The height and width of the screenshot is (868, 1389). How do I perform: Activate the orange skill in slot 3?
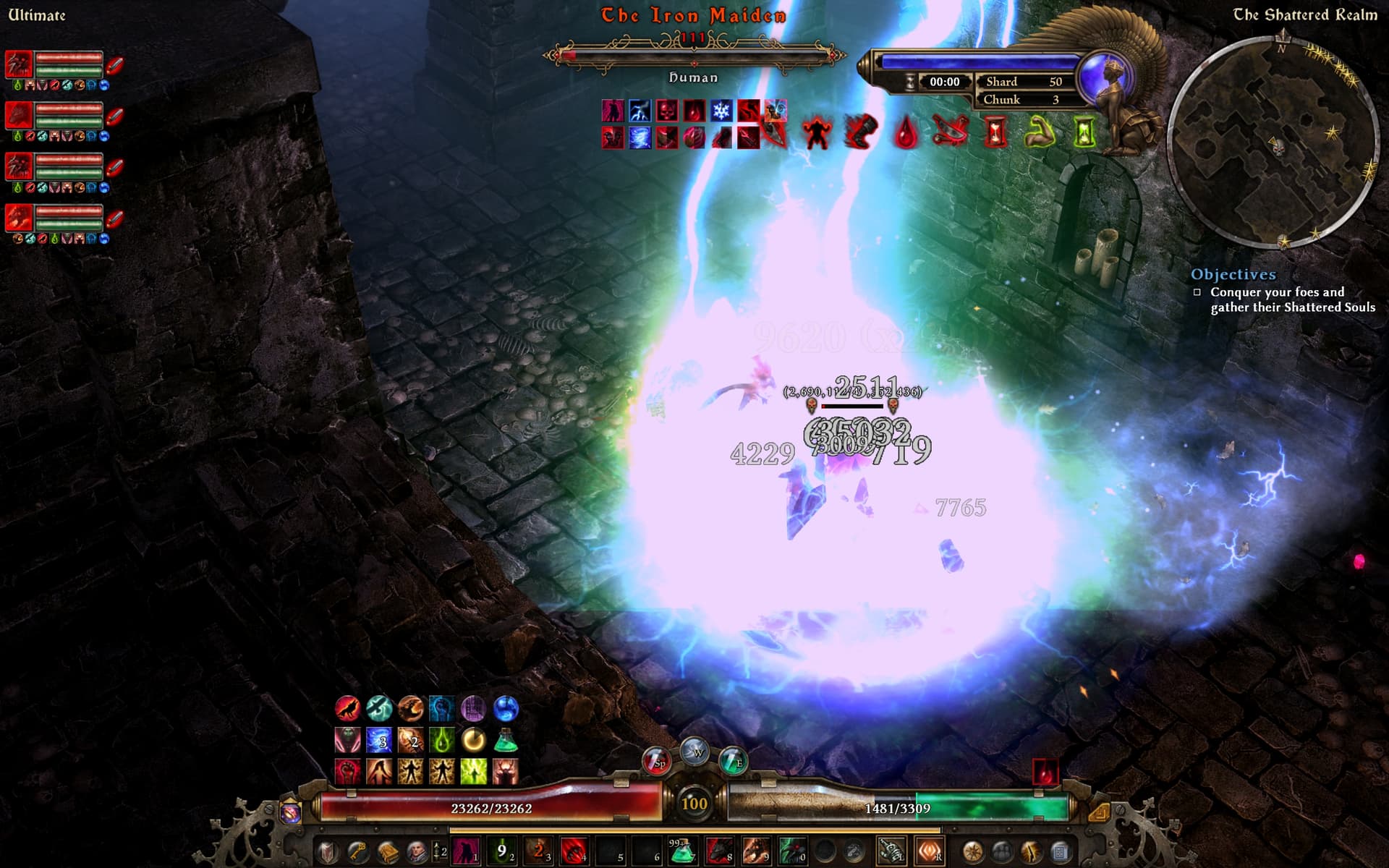[539, 851]
